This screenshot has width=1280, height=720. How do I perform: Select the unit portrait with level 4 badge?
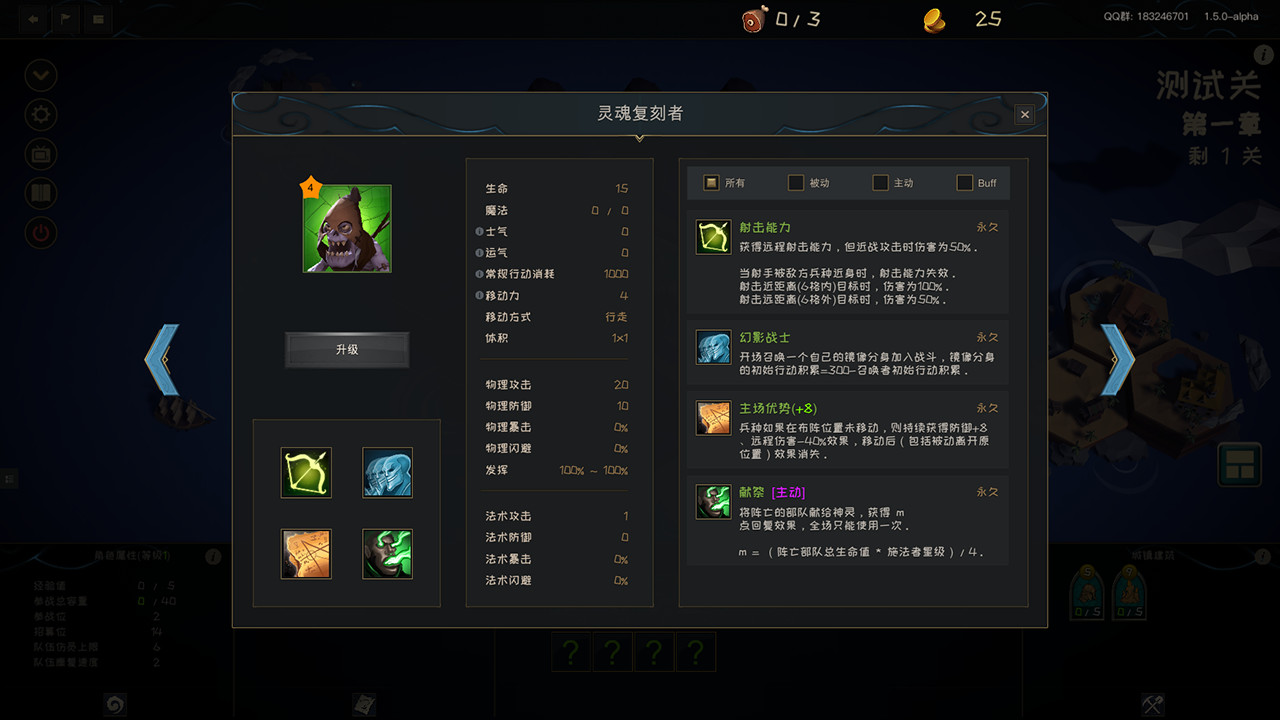click(347, 228)
